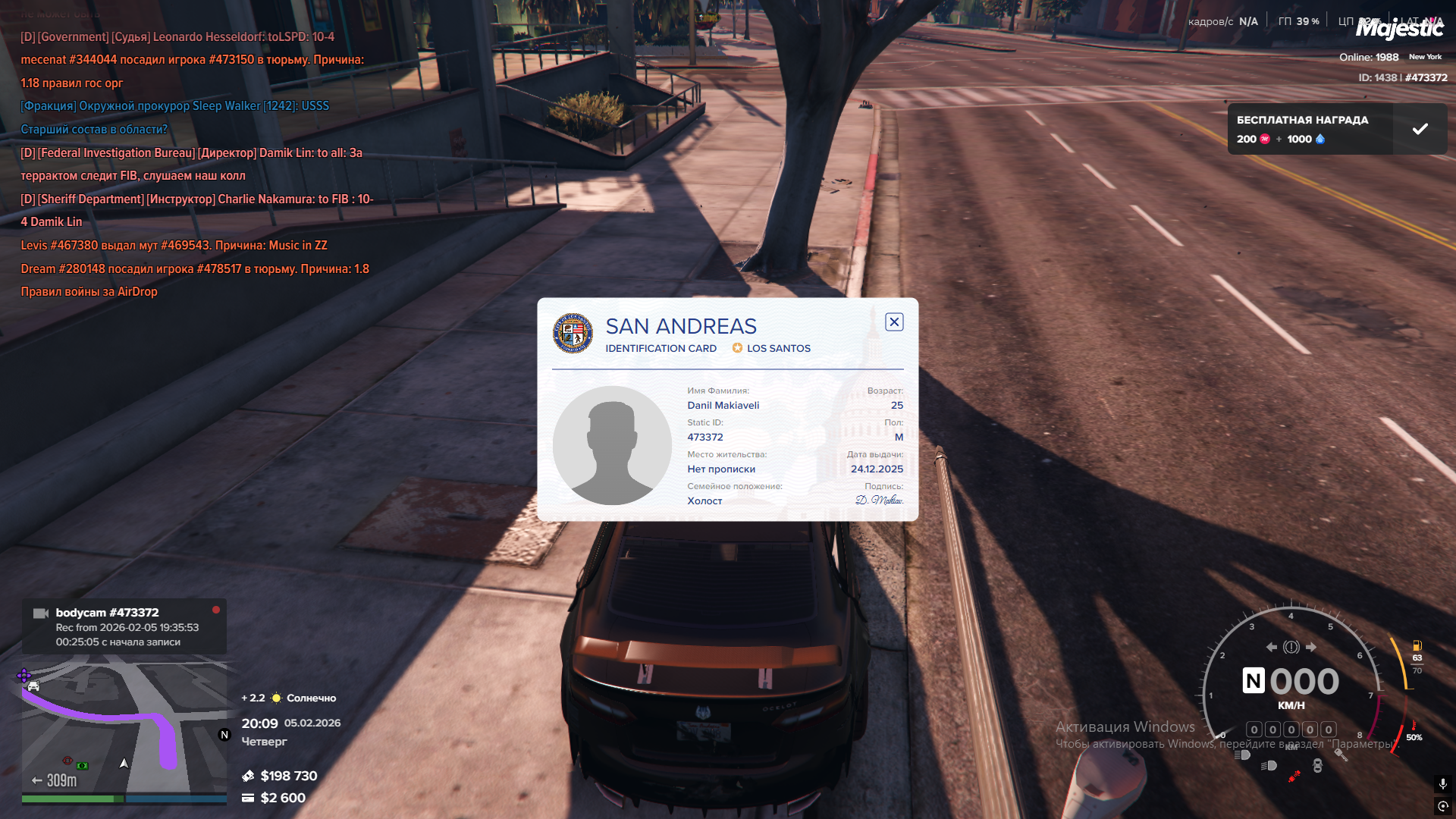Click the microphone icon

[1442, 783]
